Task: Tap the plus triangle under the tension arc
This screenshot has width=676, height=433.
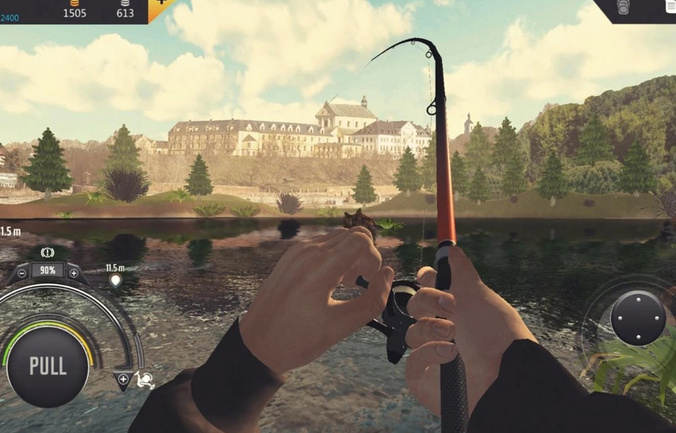Action: [x=123, y=379]
